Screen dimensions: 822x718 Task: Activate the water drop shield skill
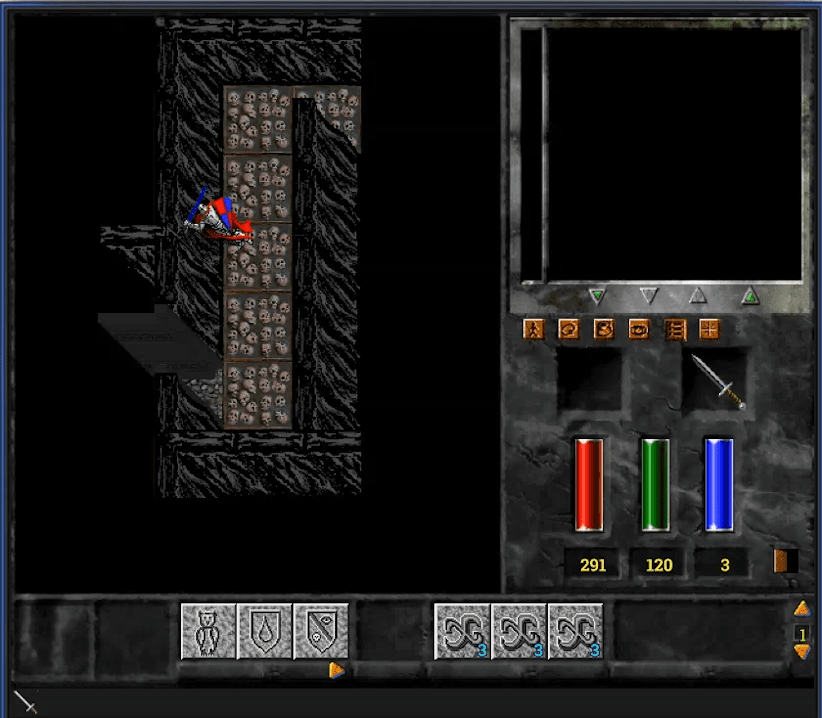[x=265, y=632]
